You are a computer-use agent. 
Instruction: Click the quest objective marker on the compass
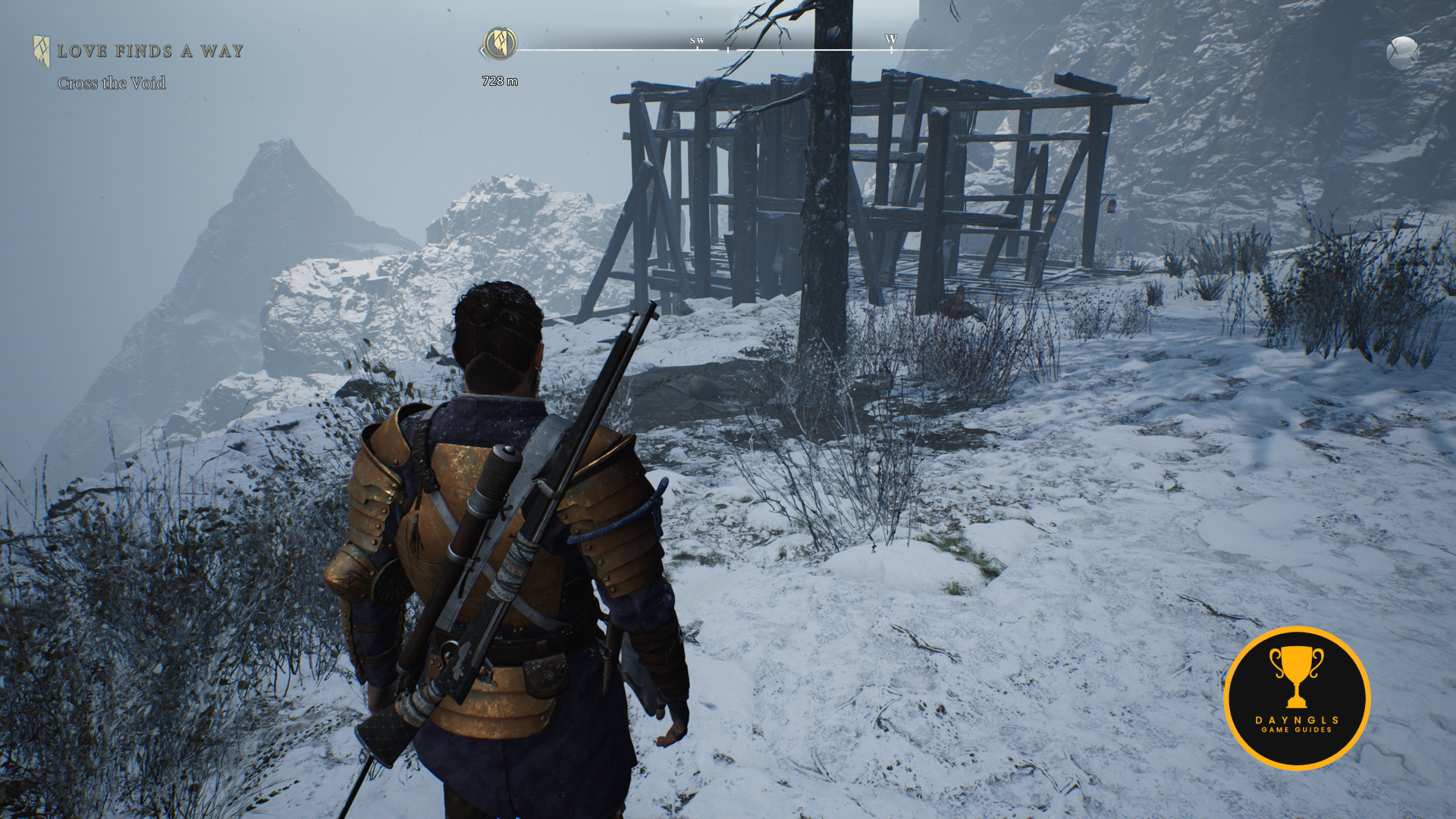500,43
